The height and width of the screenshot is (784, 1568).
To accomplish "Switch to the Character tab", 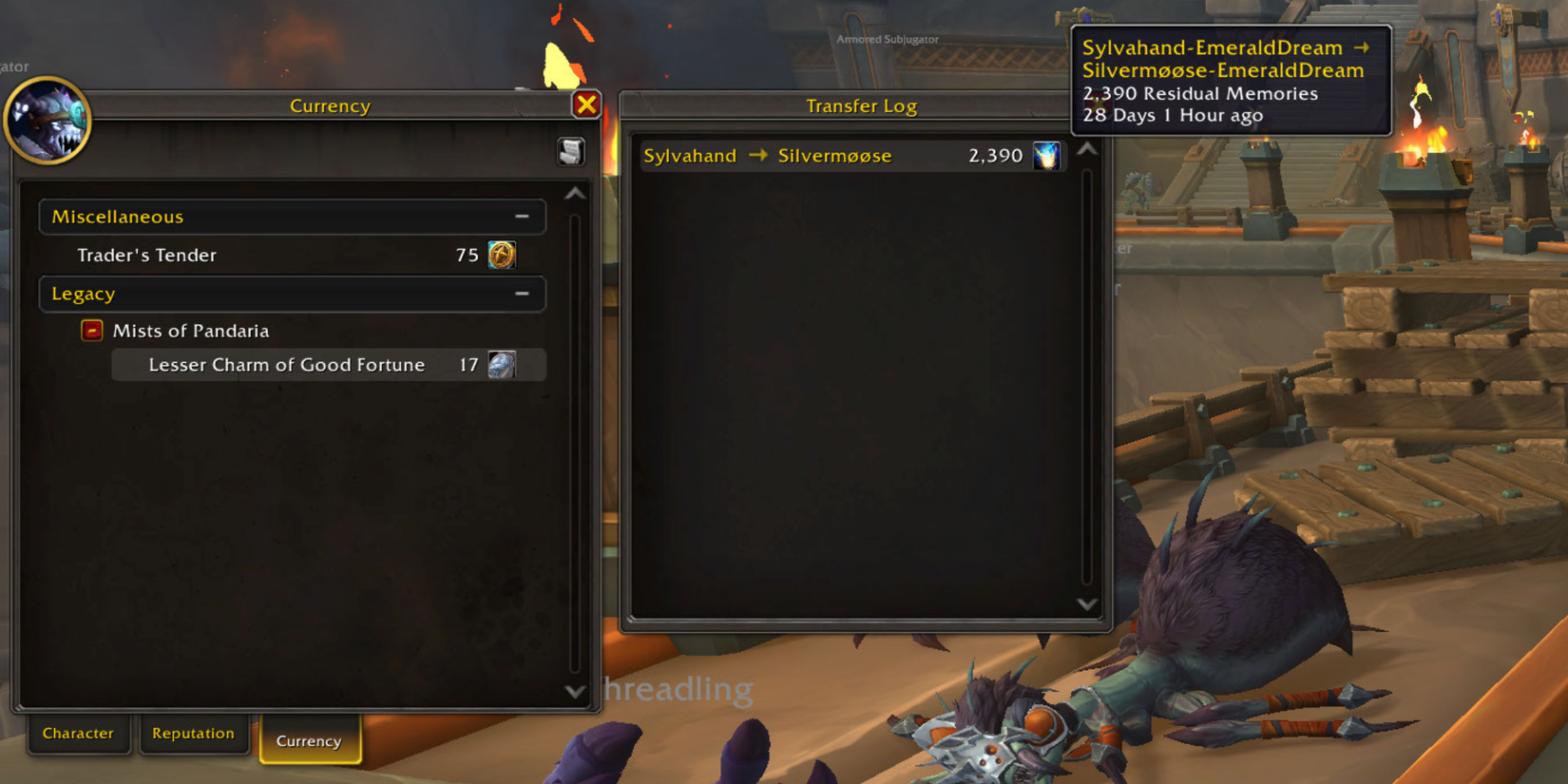I will [79, 733].
